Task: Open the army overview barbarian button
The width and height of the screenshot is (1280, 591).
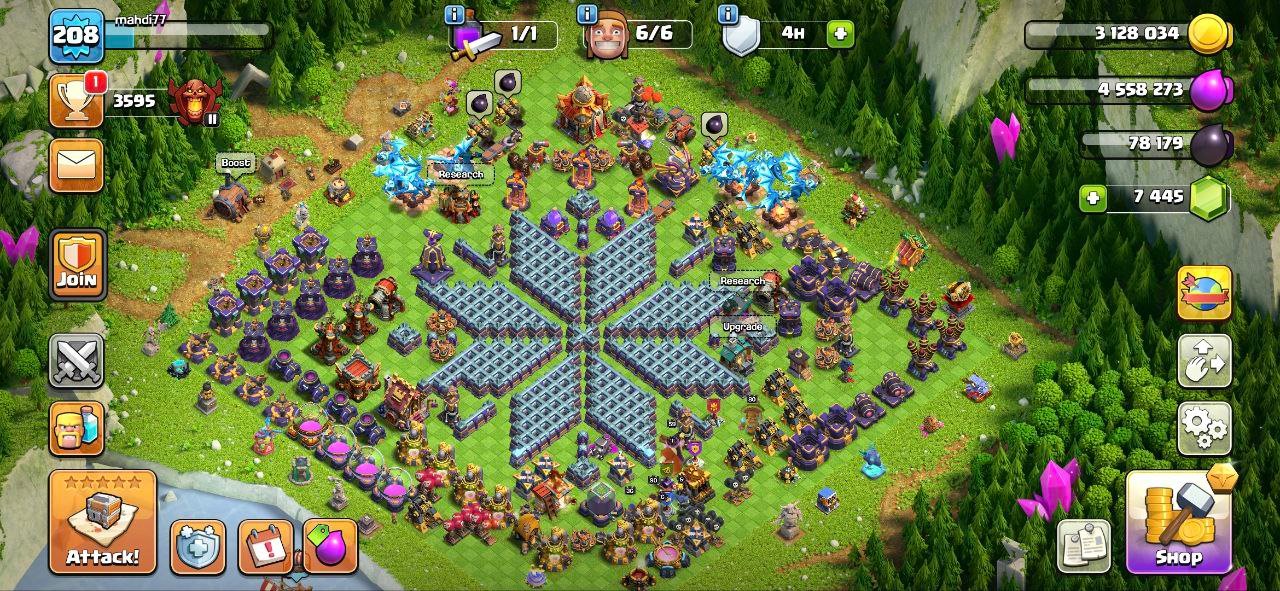Action: click(x=77, y=428)
